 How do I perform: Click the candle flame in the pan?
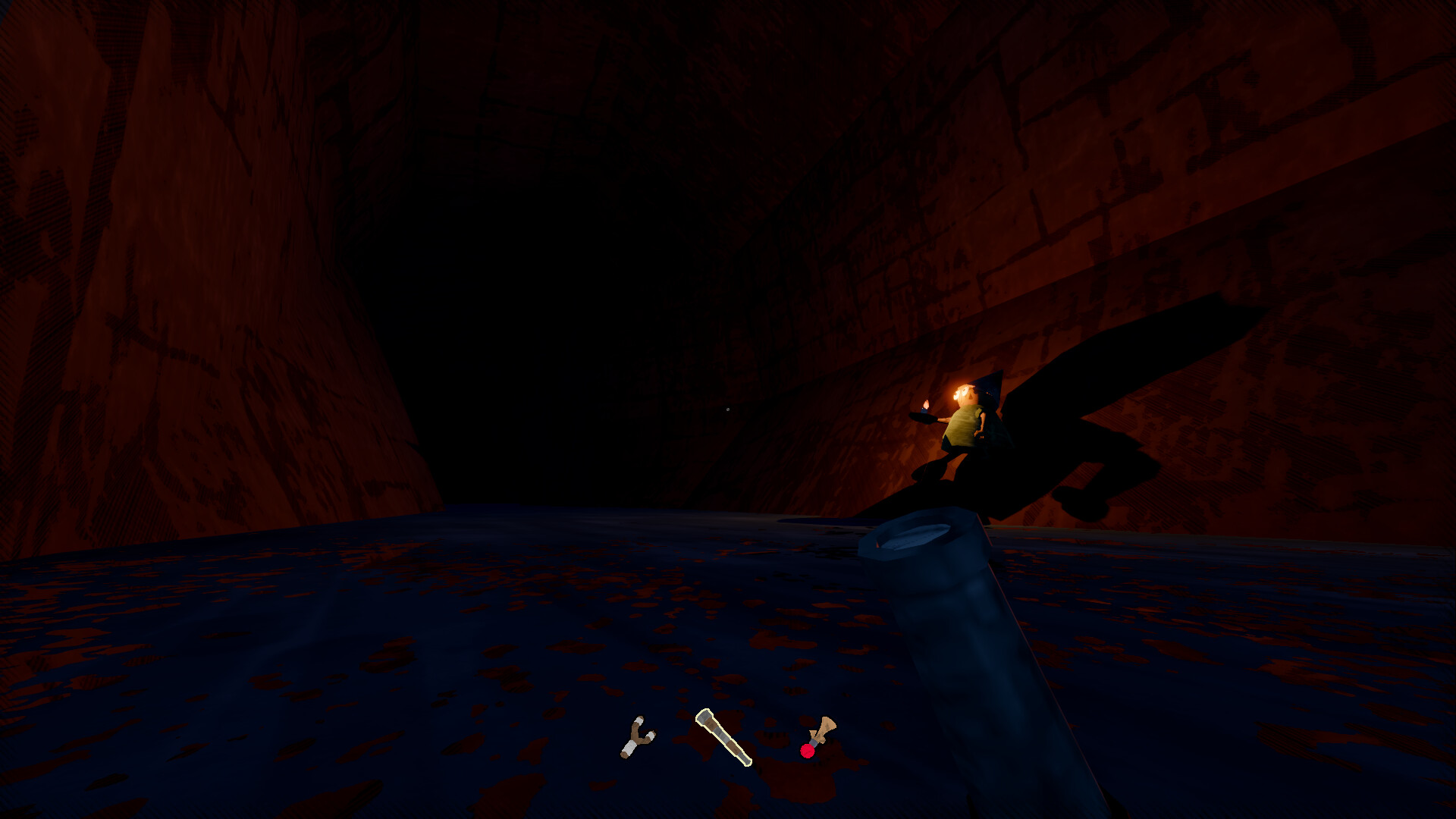925,403
